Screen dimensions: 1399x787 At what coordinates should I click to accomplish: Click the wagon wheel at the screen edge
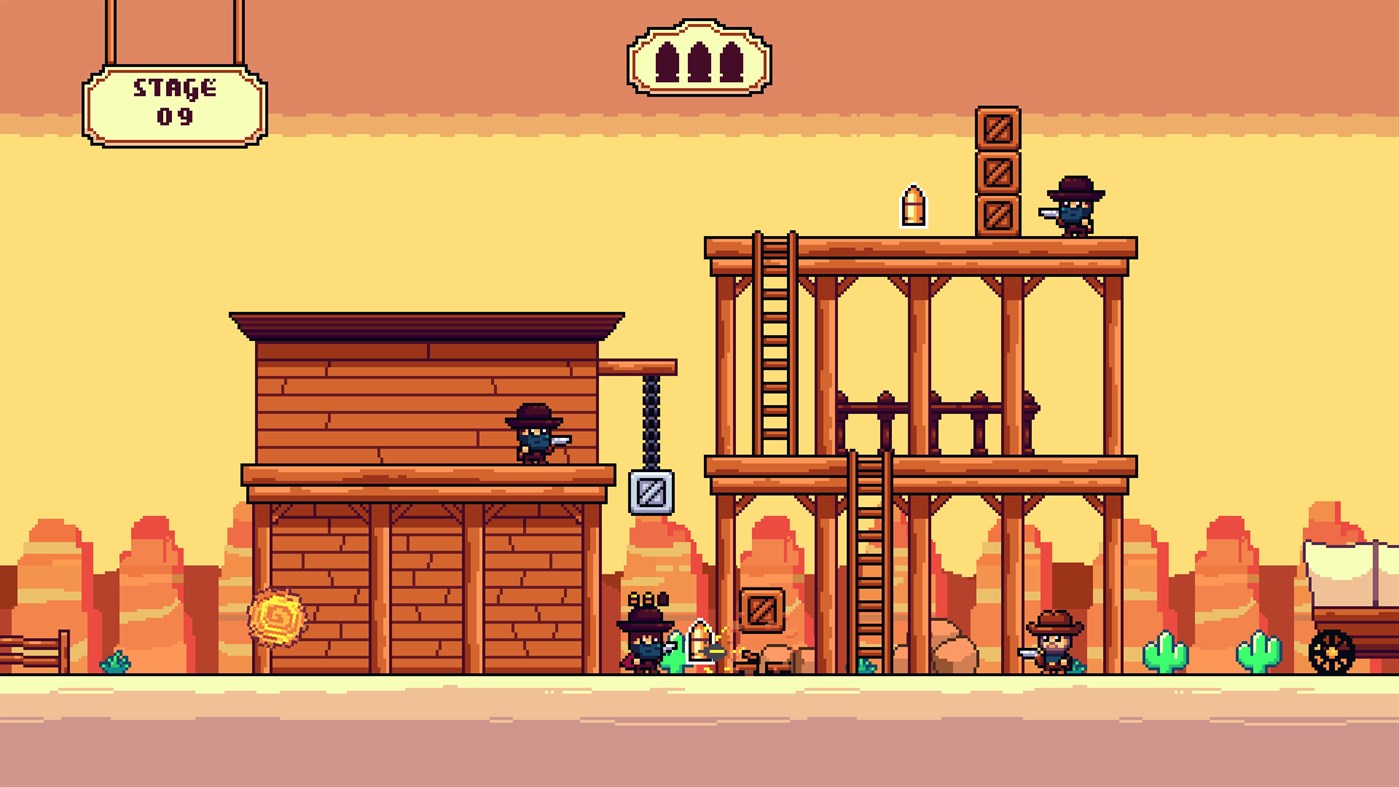[x=1330, y=650]
